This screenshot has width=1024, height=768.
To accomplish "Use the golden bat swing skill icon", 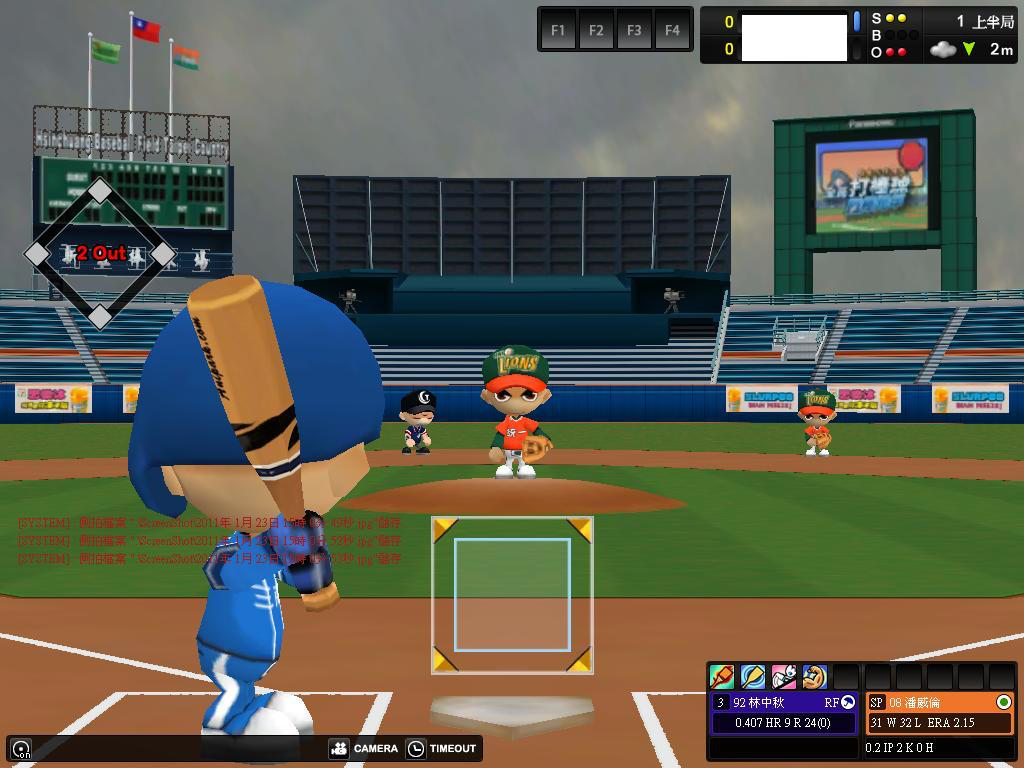I will [753, 677].
